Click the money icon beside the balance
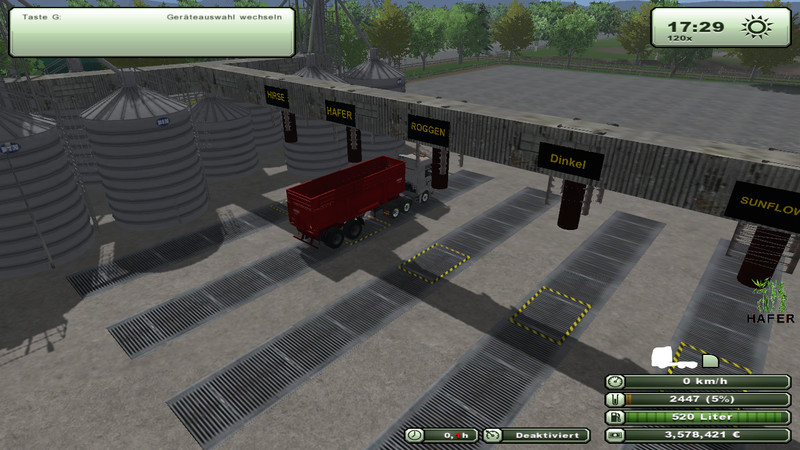 [x=617, y=435]
